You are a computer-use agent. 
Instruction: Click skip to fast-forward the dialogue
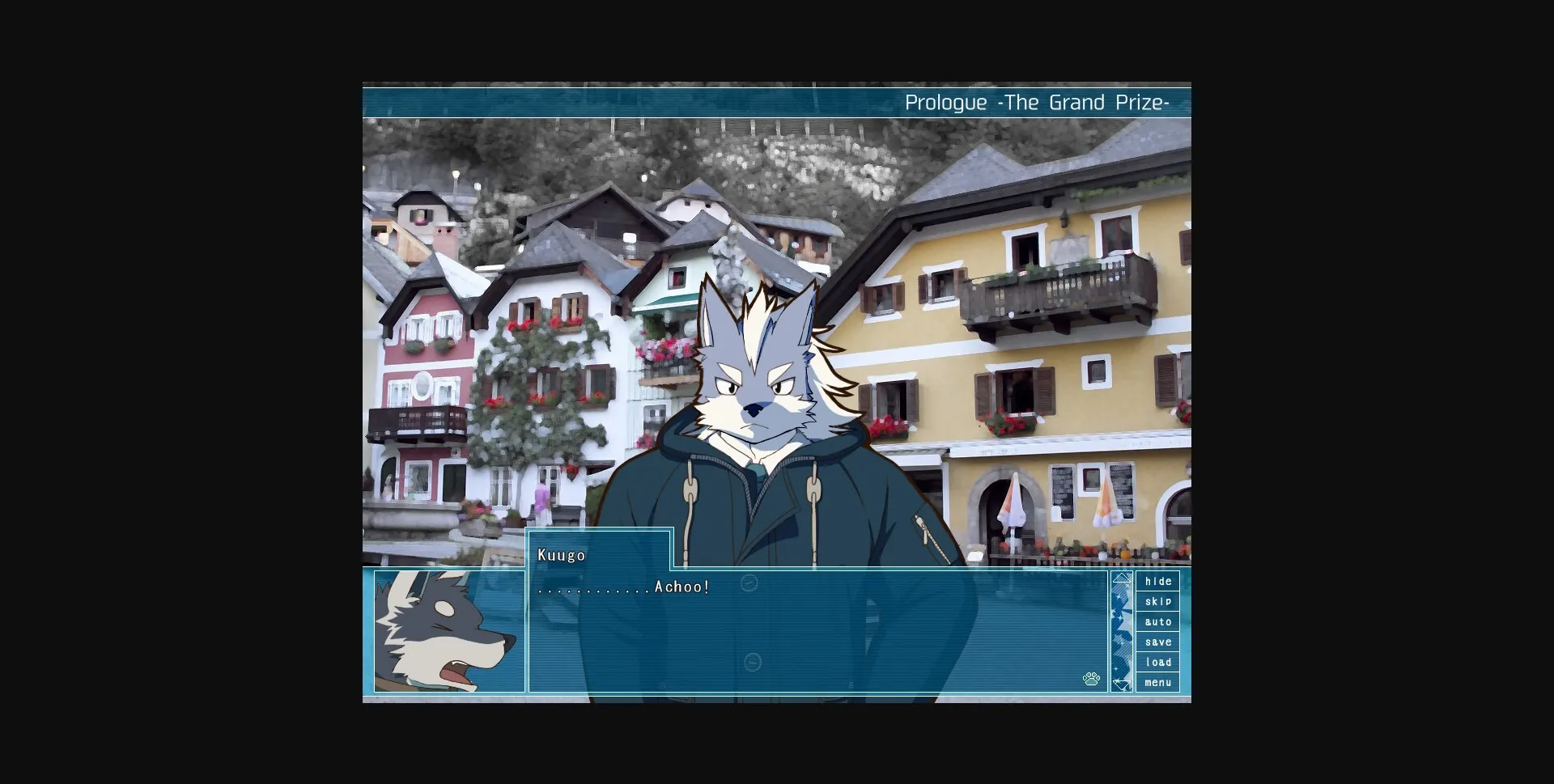click(1158, 601)
